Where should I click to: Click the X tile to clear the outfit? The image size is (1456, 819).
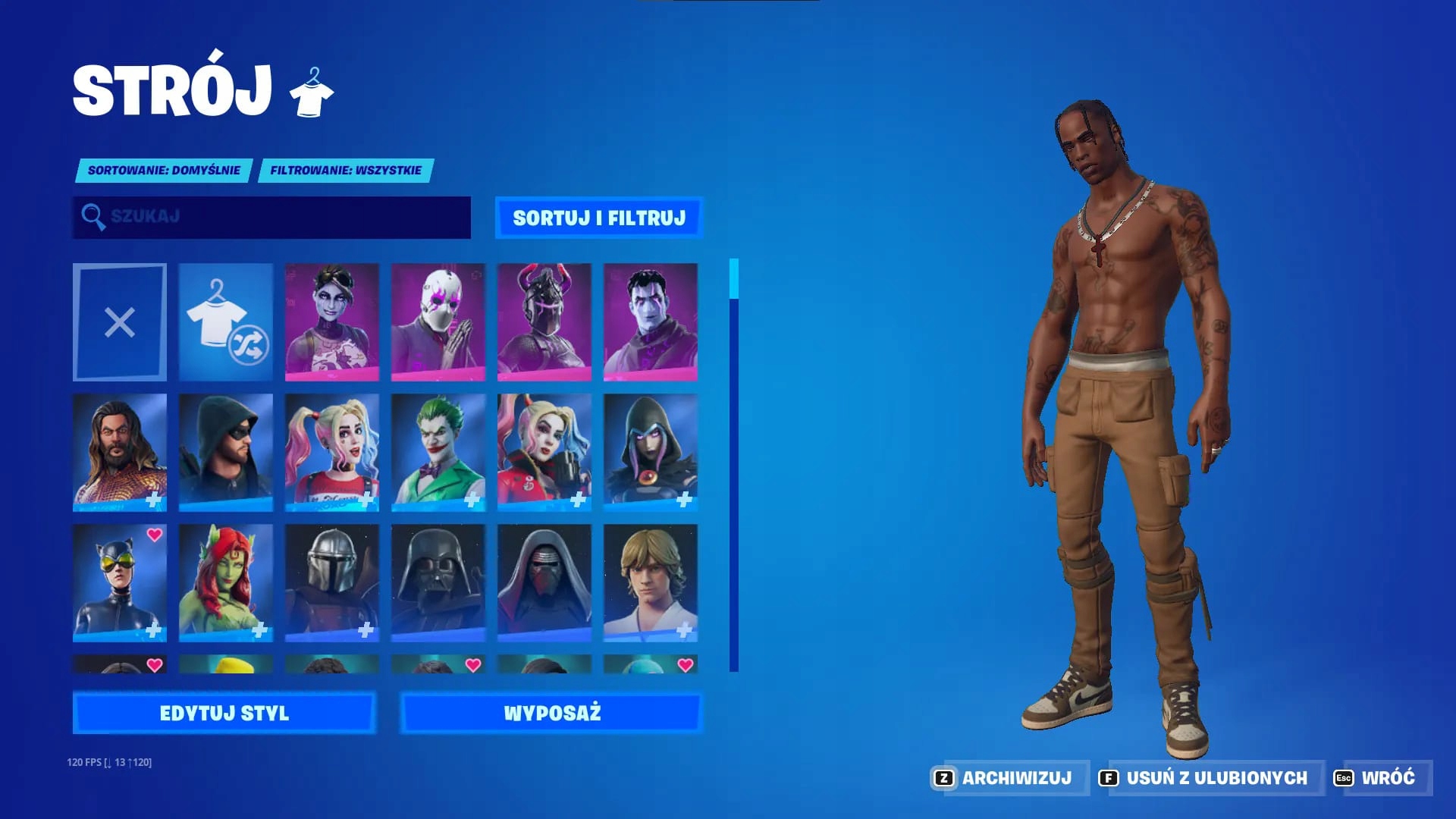(119, 322)
